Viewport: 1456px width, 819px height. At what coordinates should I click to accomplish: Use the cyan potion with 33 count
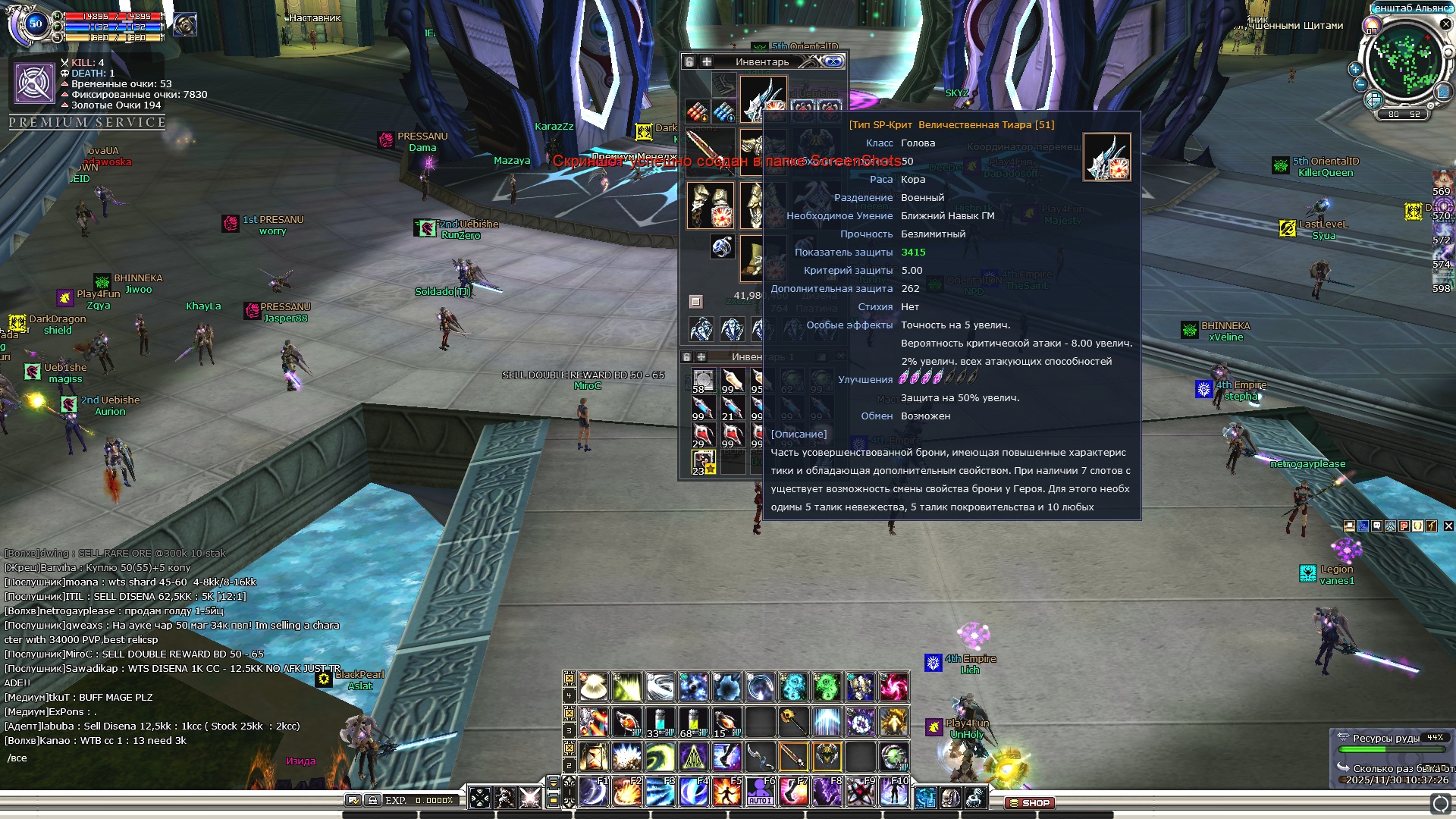click(660, 722)
